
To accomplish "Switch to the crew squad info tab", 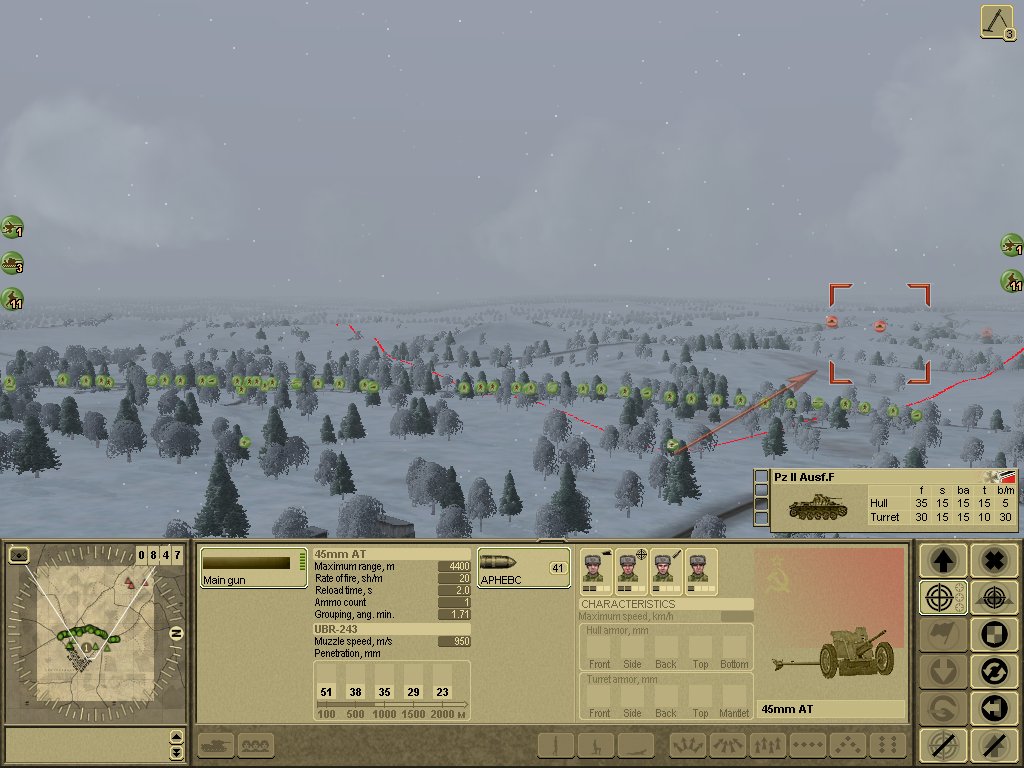I will (x=257, y=745).
